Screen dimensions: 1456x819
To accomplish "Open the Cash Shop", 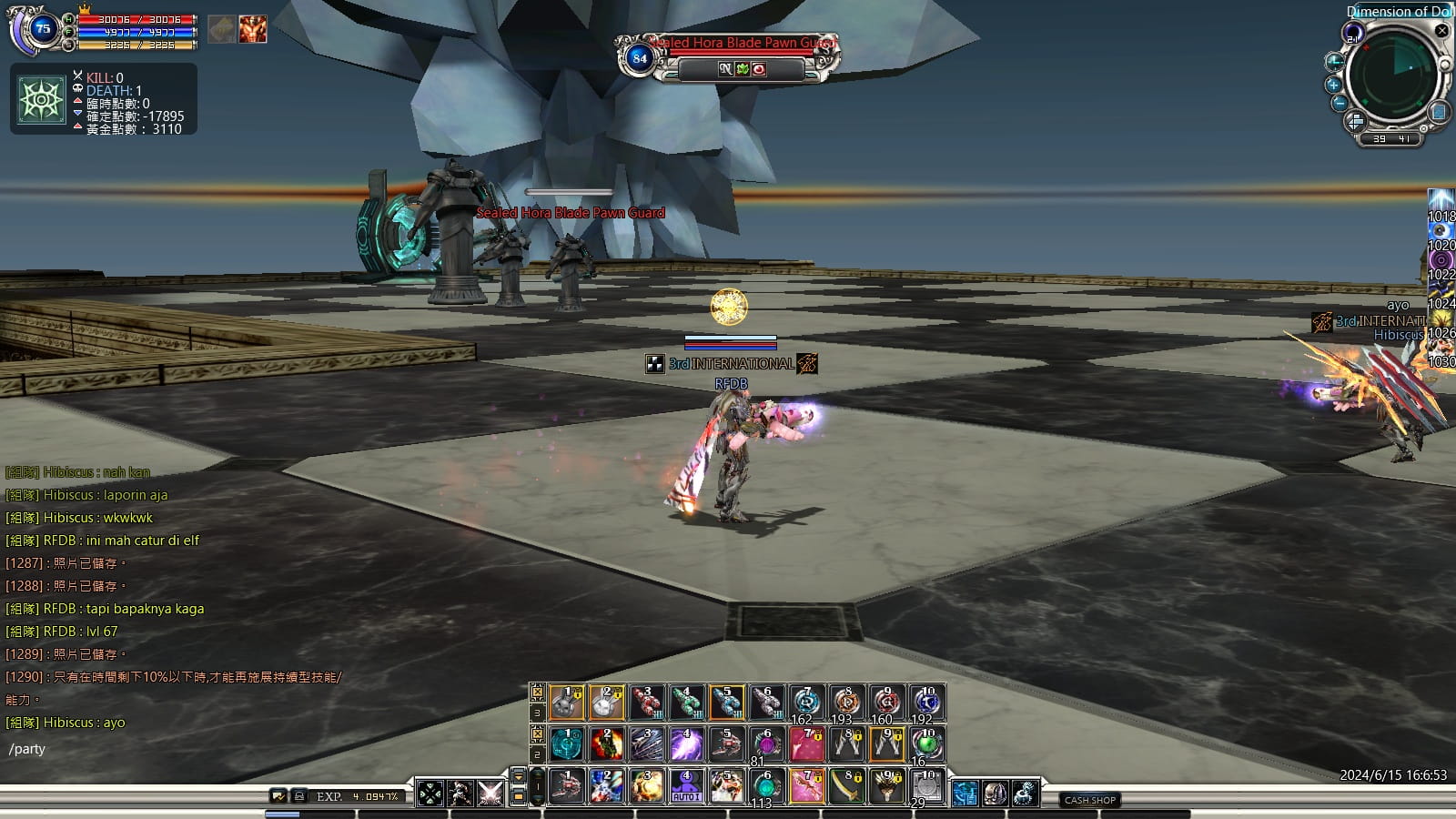I will point(1090,800).
